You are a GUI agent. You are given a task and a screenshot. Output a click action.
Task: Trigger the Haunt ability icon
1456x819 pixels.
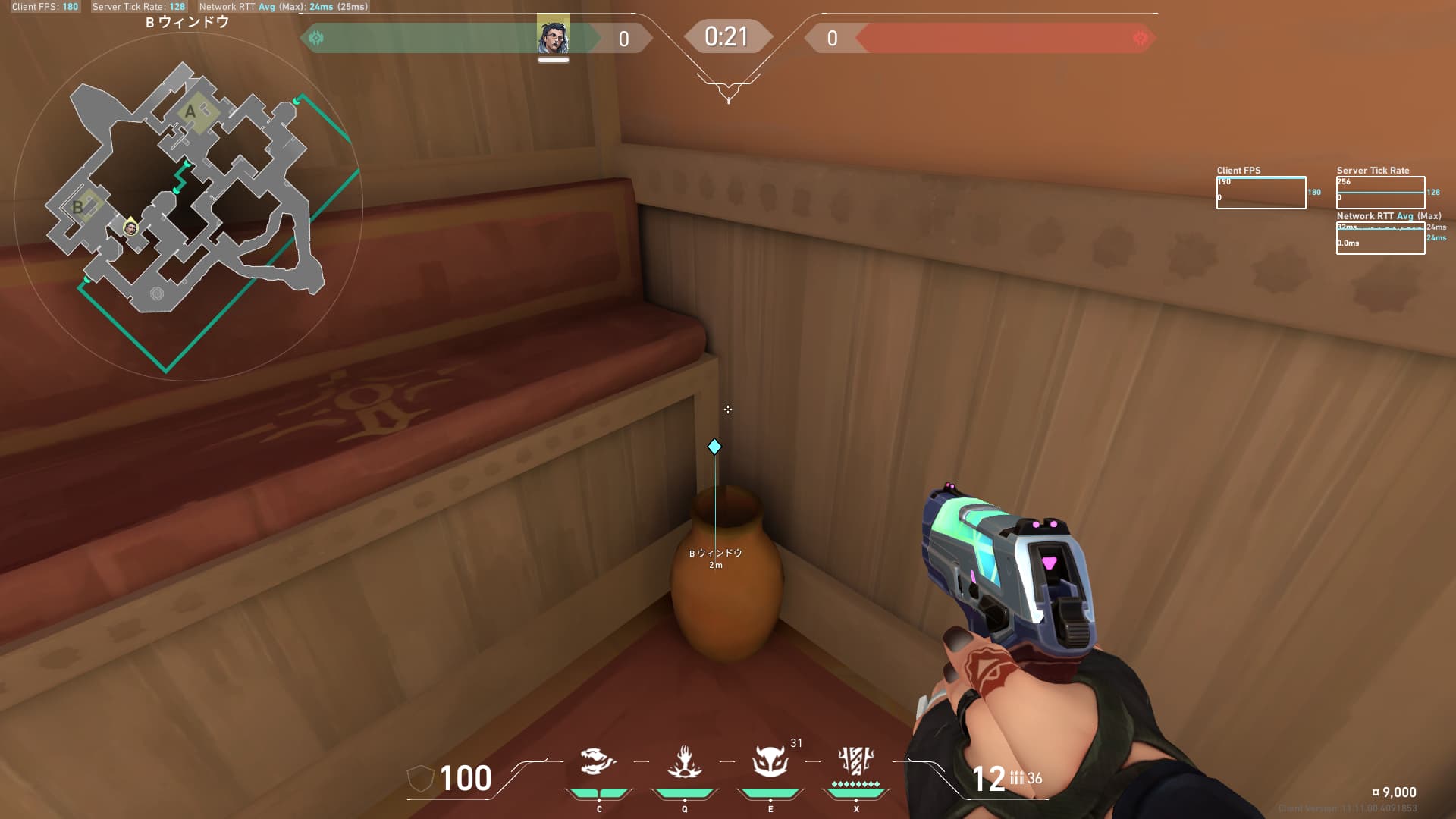770,761
